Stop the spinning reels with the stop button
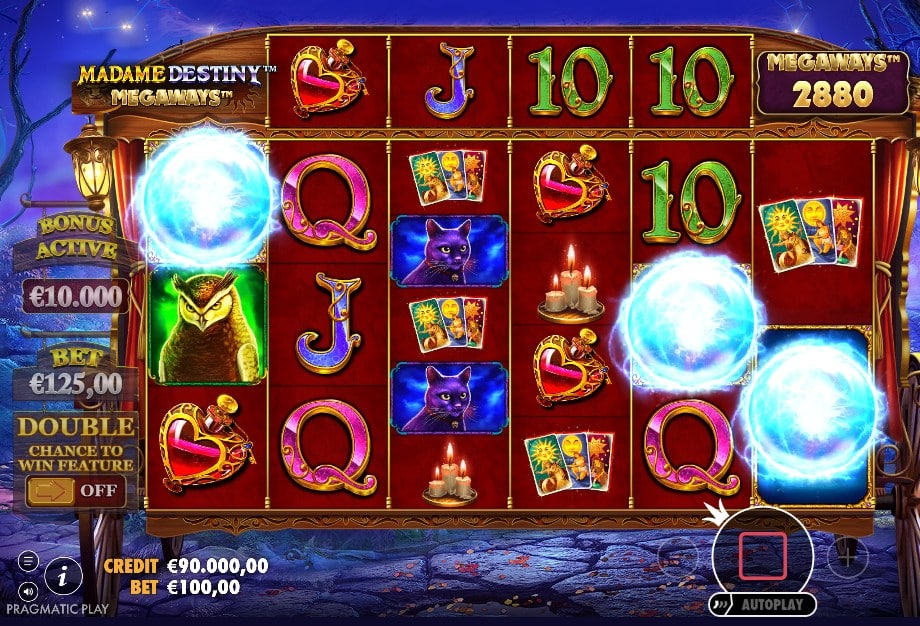This screenshot has height=626, width=920. tap(763, 556)
